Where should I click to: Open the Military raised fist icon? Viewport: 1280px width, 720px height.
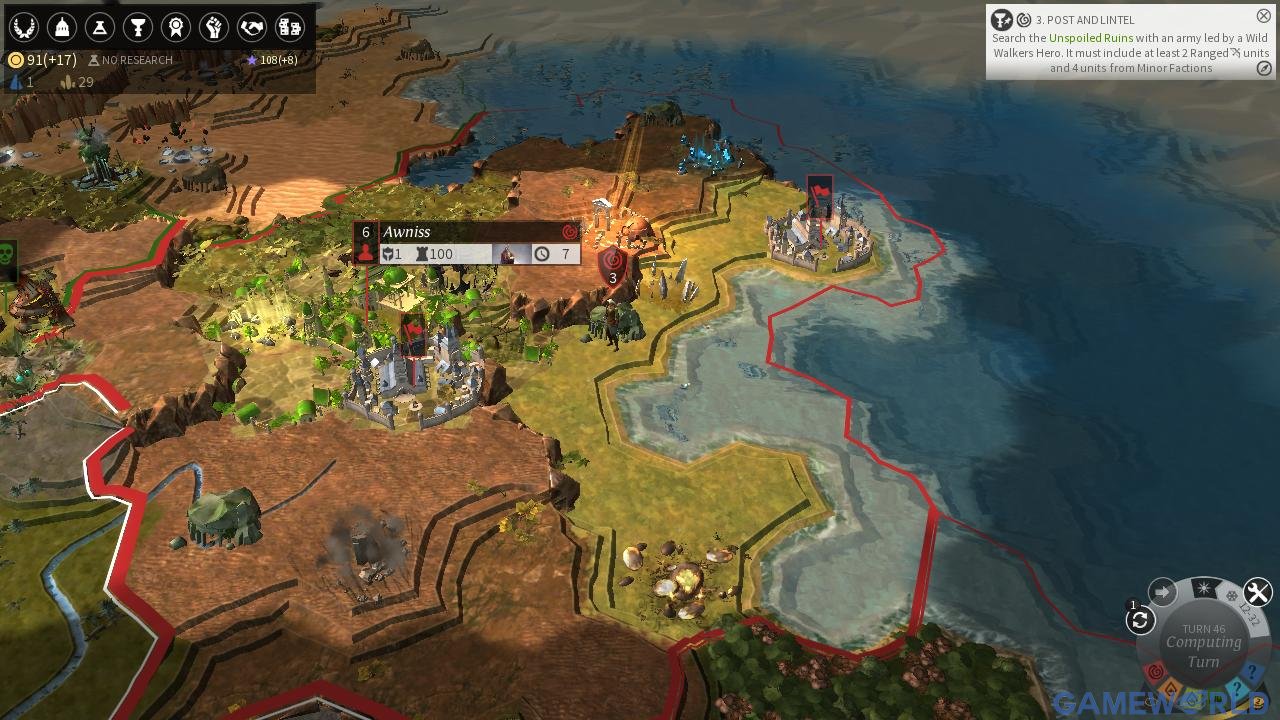coord(213,27)
